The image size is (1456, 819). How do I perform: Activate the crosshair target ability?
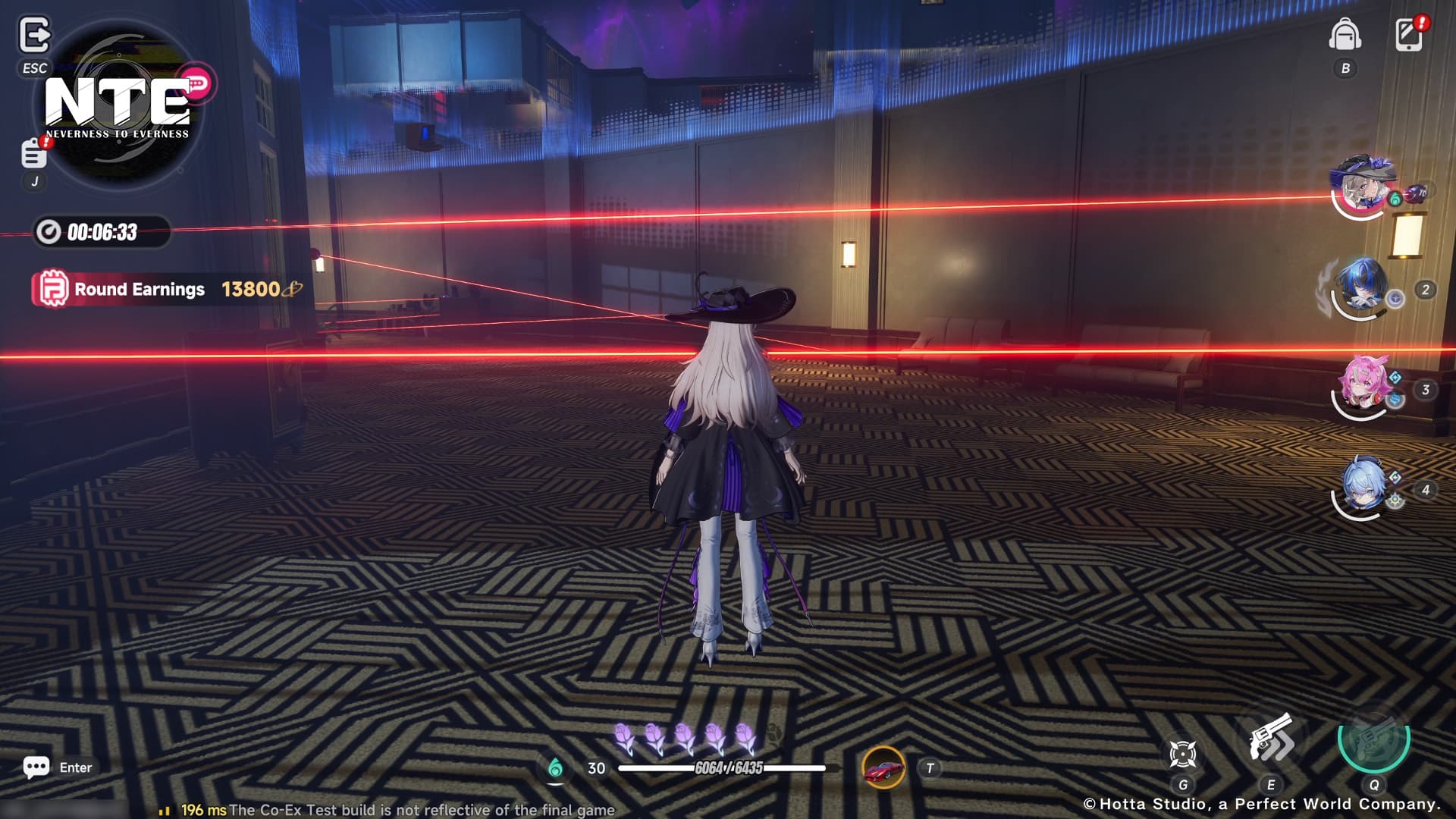tap(1182, 754)
